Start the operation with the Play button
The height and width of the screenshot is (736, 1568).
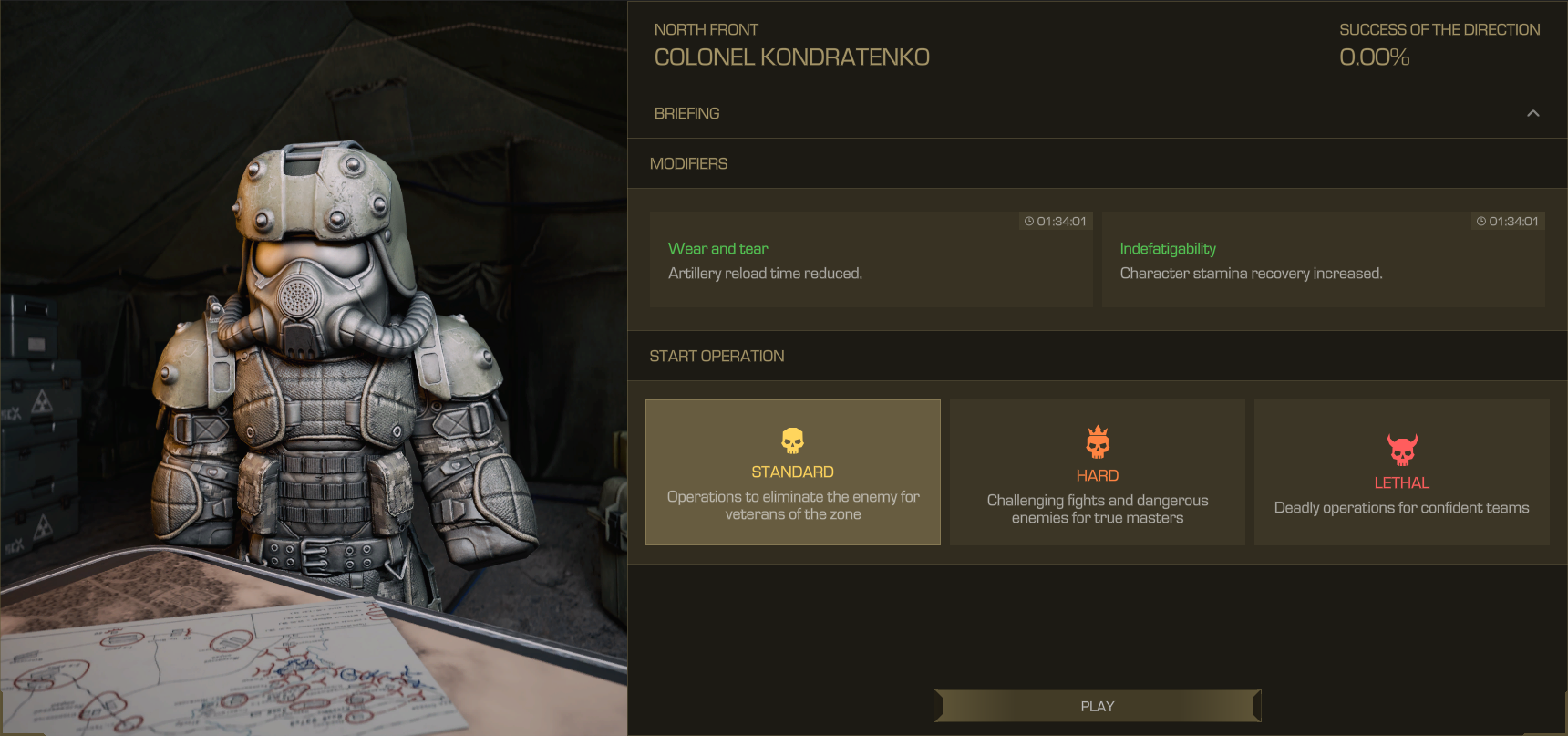tap(1097, 706)
